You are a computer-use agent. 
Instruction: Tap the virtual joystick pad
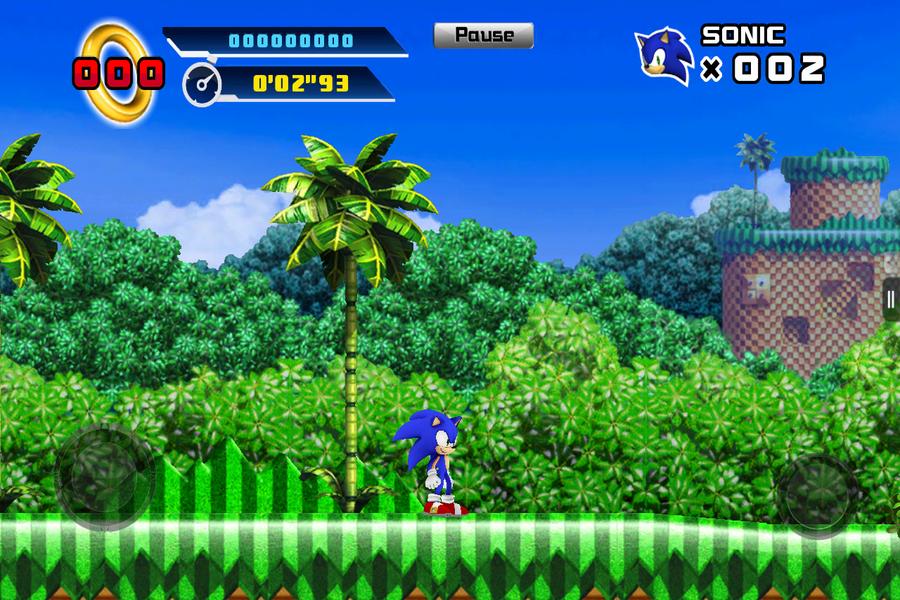104,474
